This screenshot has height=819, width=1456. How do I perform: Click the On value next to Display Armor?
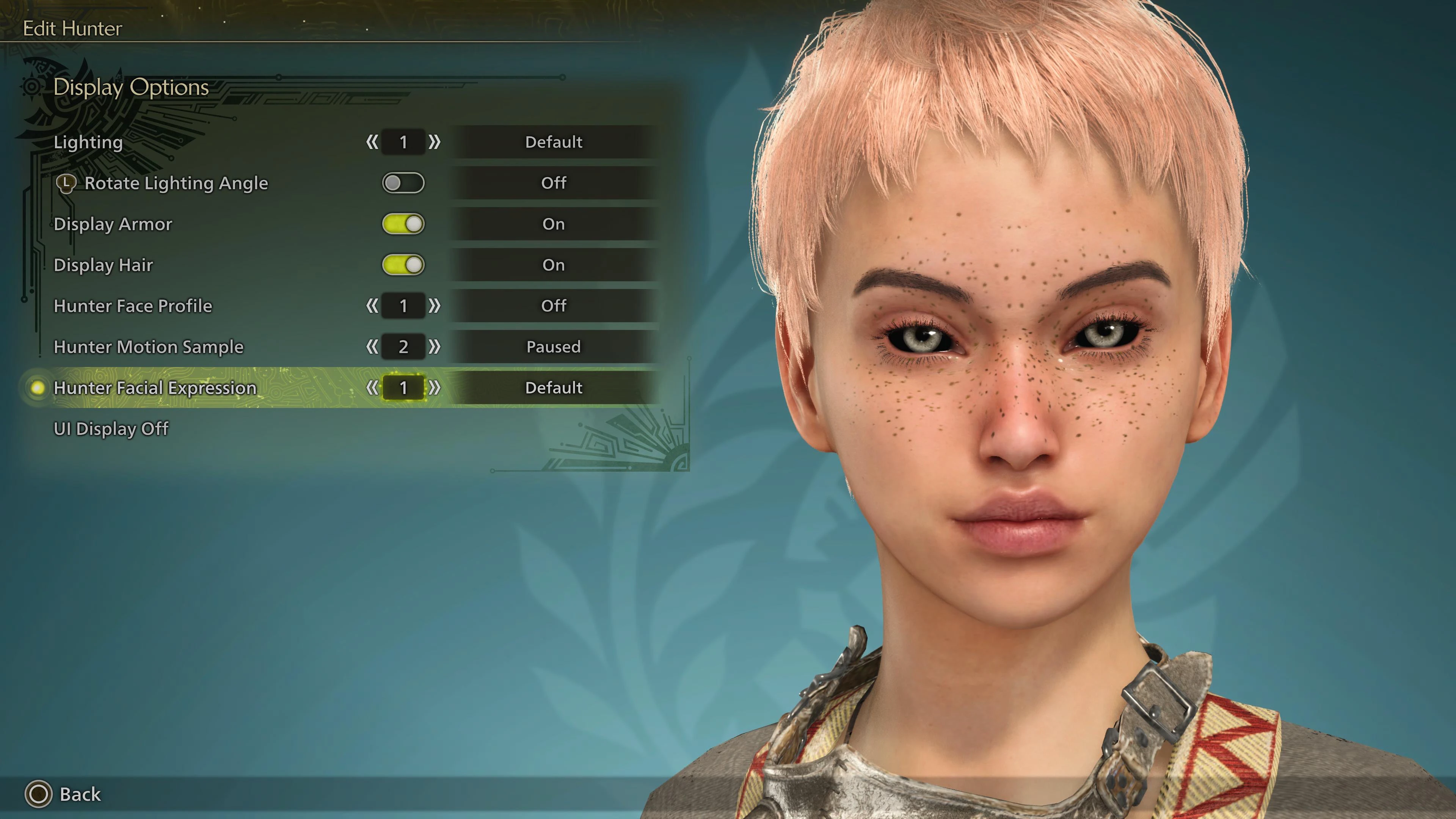(553, 224)
